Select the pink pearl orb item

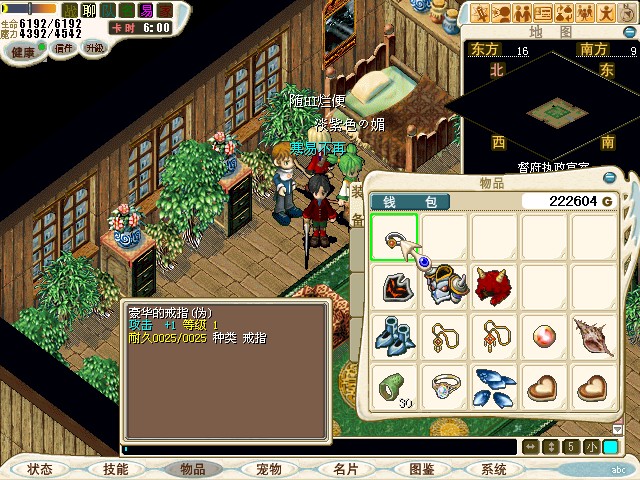[544, 337]
